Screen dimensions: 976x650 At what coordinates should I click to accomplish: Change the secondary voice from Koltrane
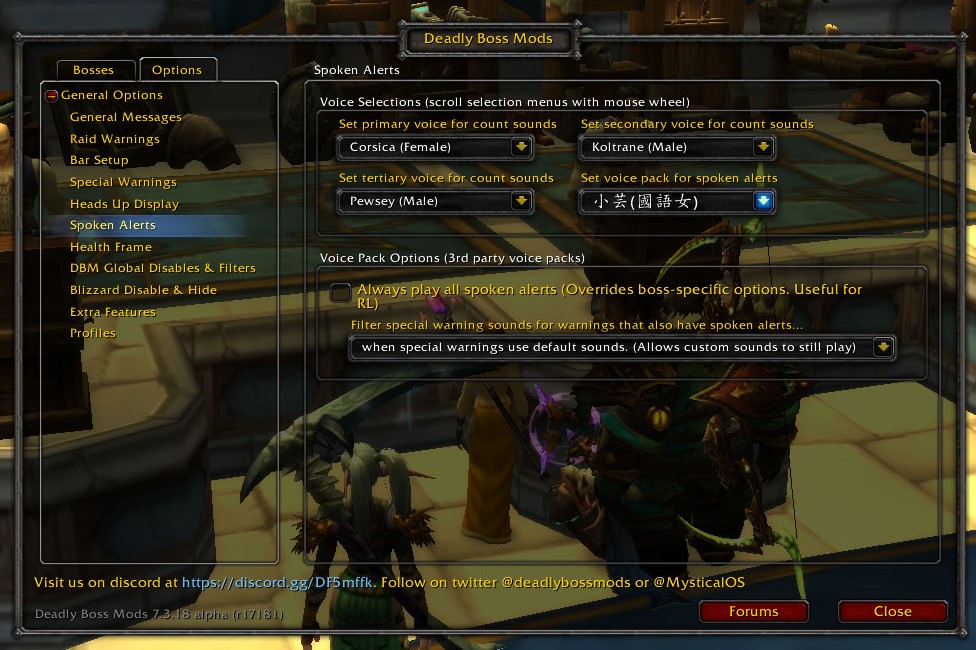click(763, 147)
